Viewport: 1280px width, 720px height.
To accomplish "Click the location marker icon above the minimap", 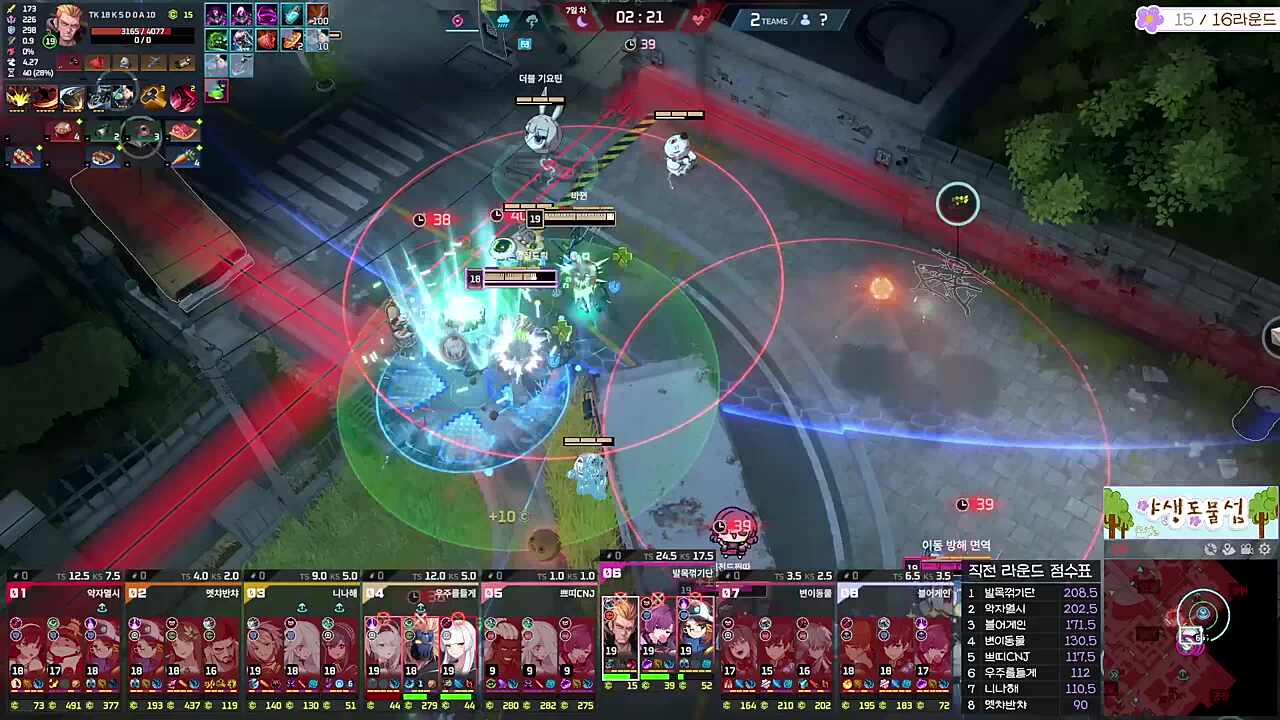I will [x=1228, y=548].
